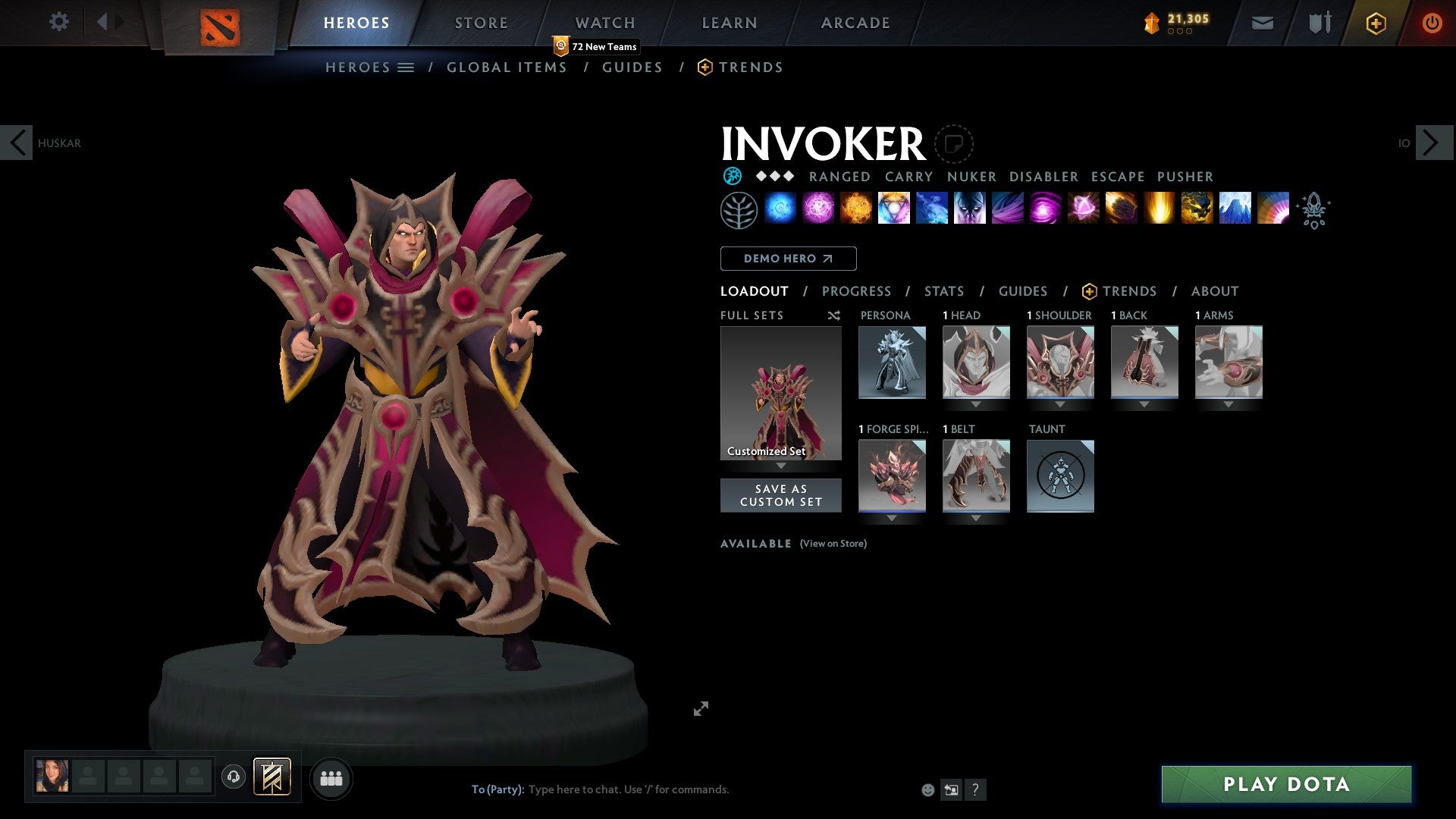Click the DEMO HERO button
Image resolution: width=1456 pixels, height=819 pixels.
787,258
